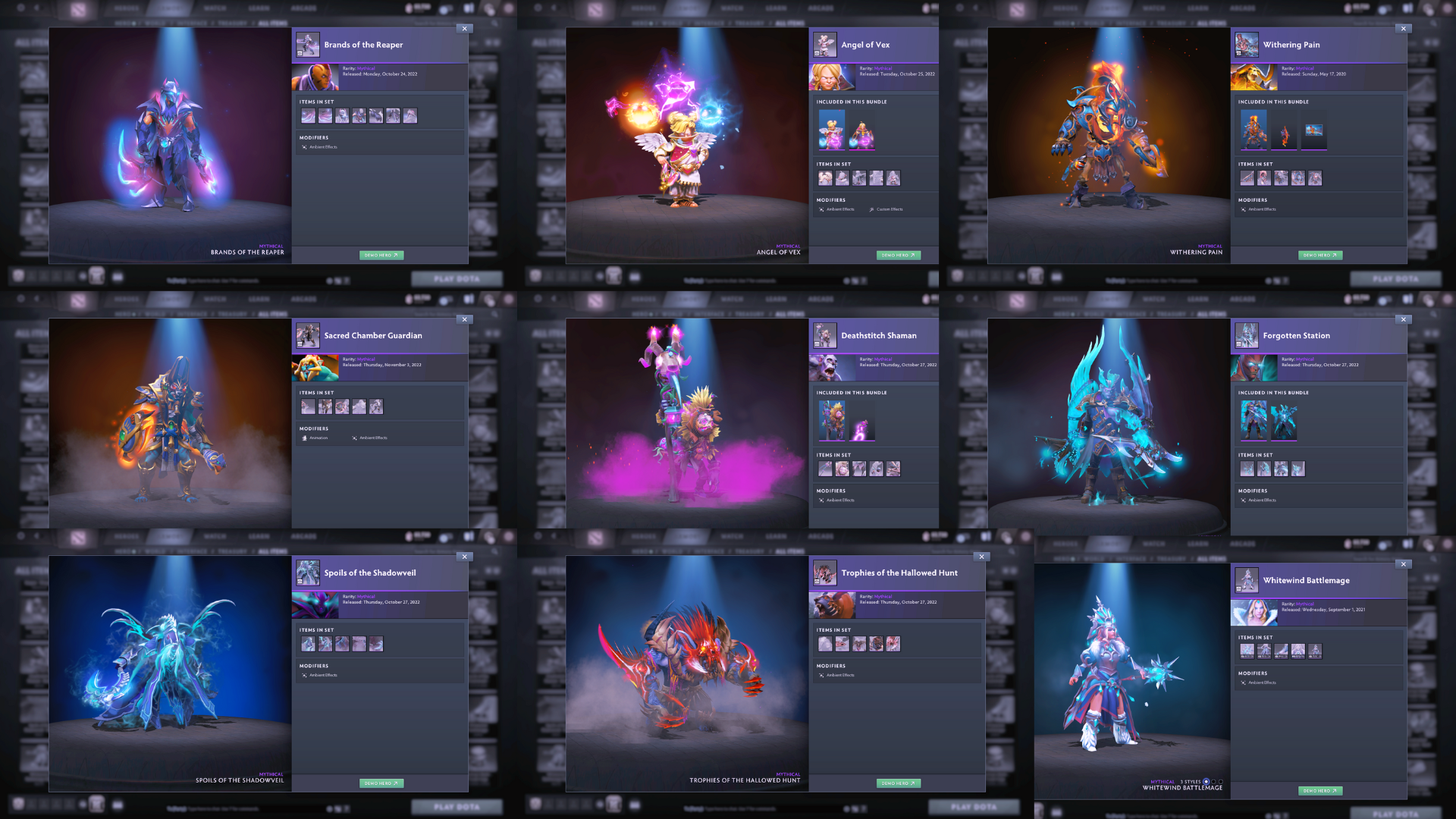Click the Whitewind Battlemage hero portrait icon
This screenshot has width=1456, height=819.
(x=1246, y=580)
